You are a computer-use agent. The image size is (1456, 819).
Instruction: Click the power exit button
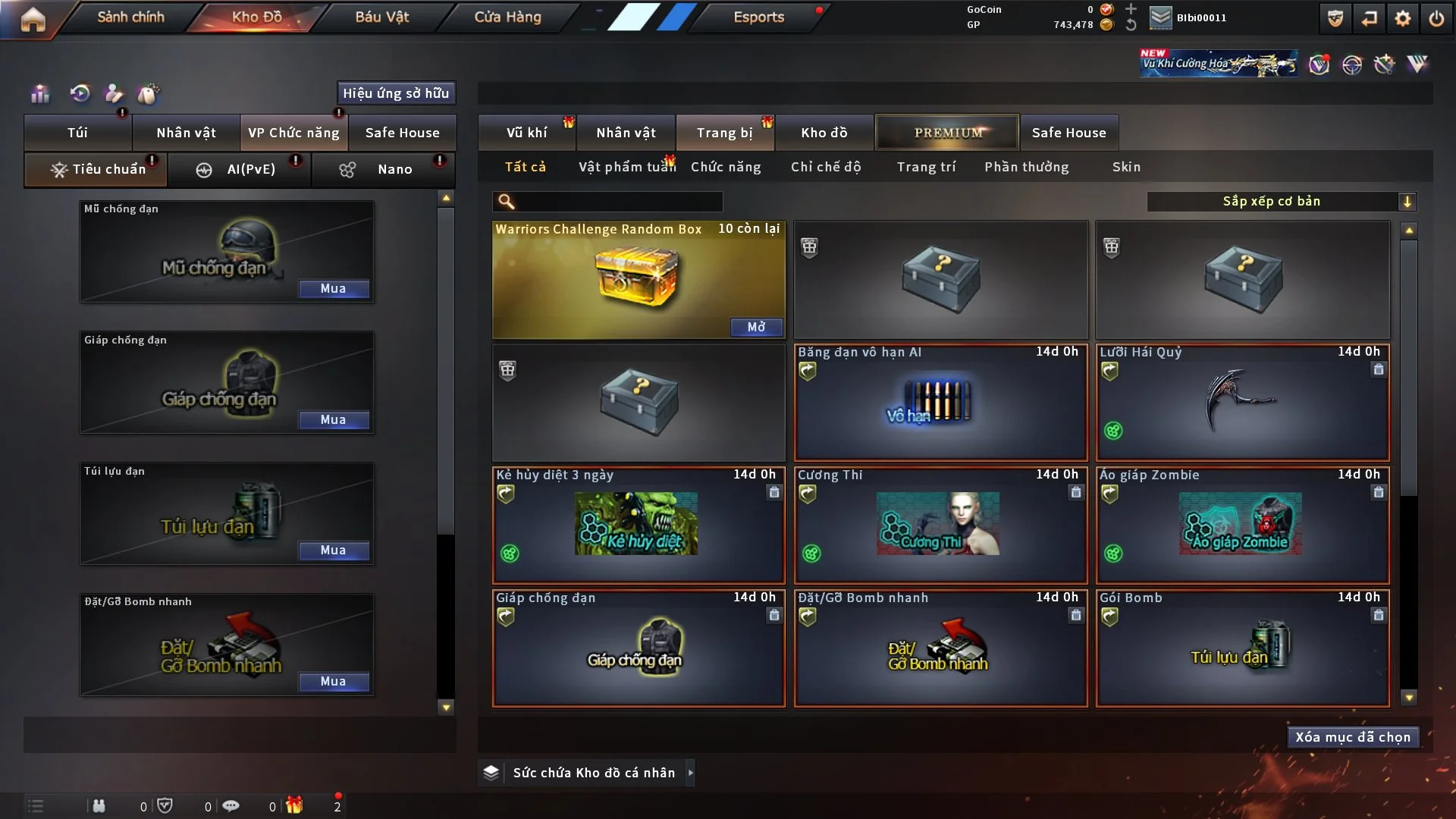[1436, 18]
